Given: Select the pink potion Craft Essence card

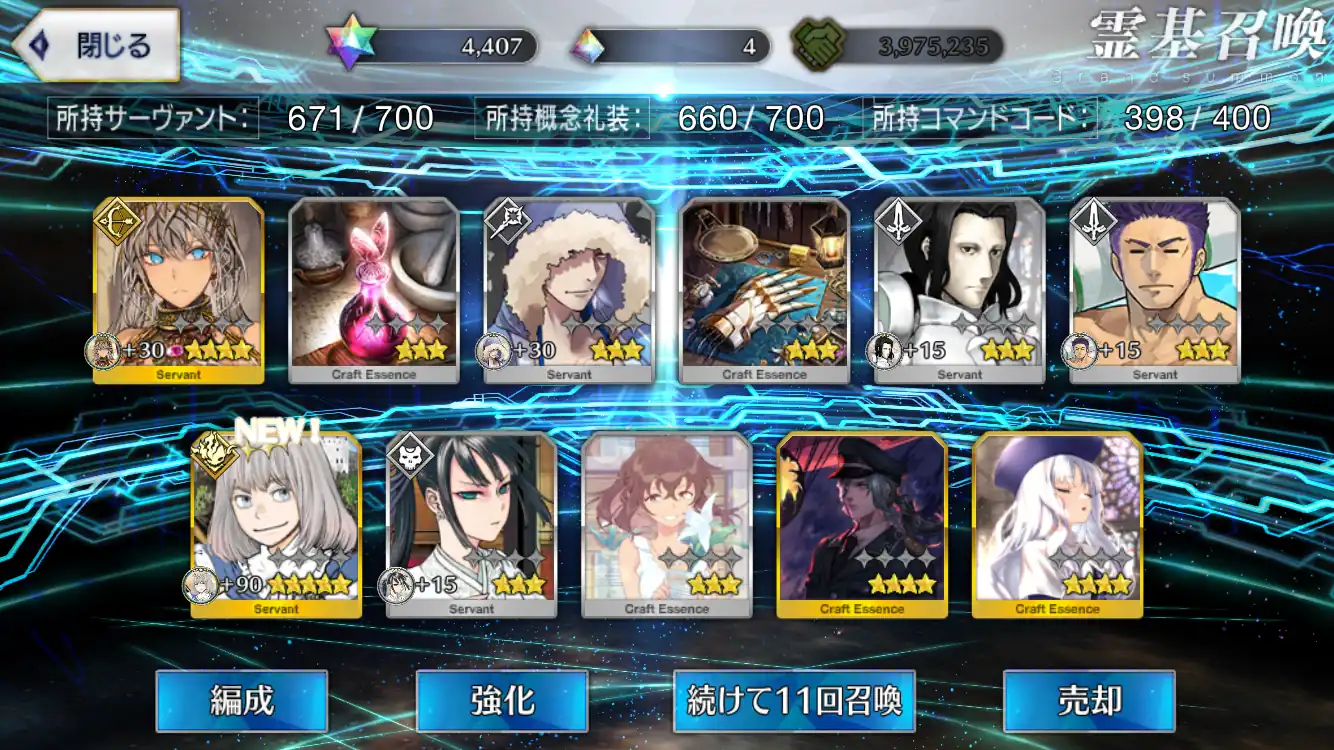Looking at the screenshot, I should click(x=373, y=290).
